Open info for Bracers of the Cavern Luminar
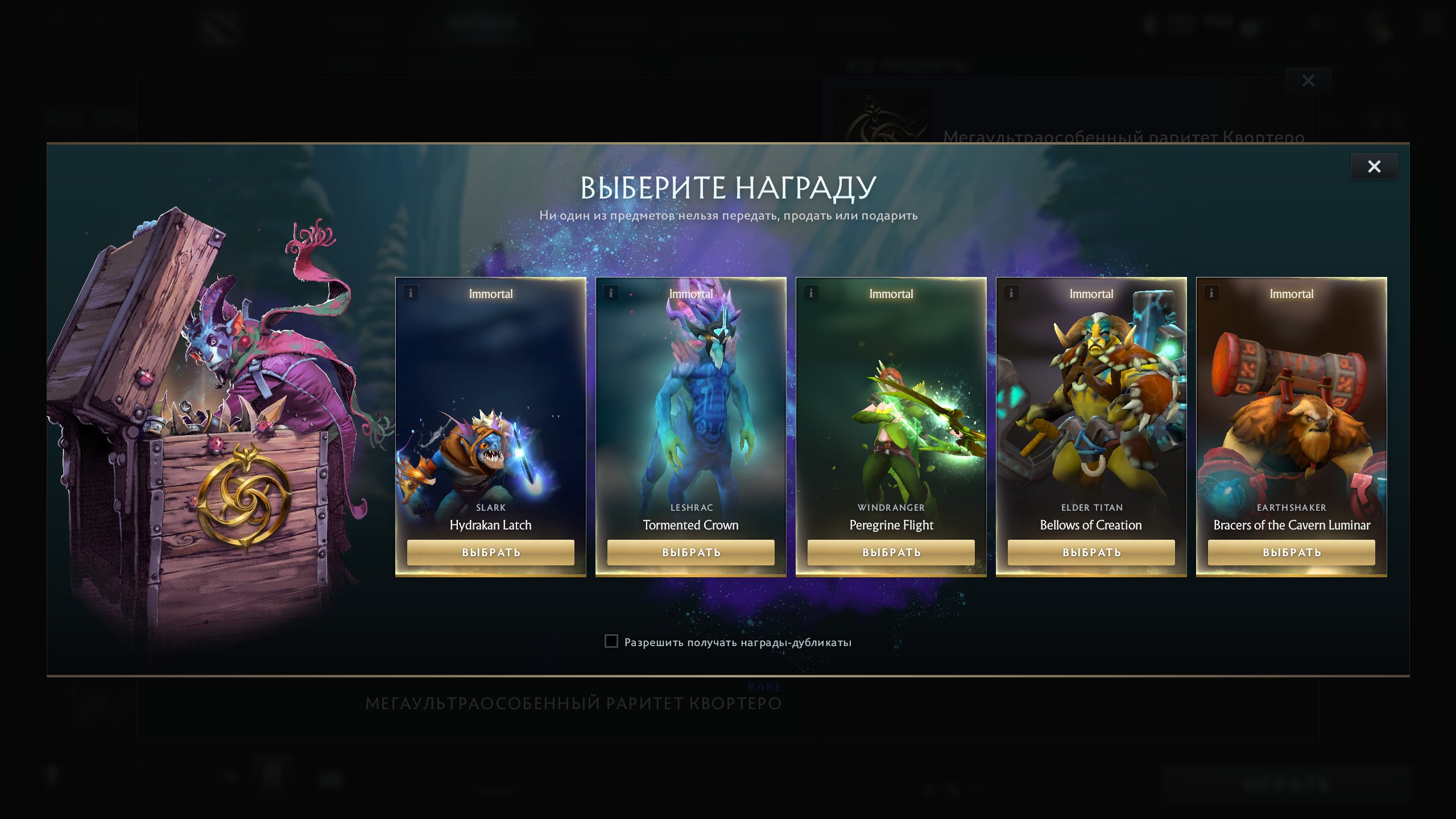 1211,293
